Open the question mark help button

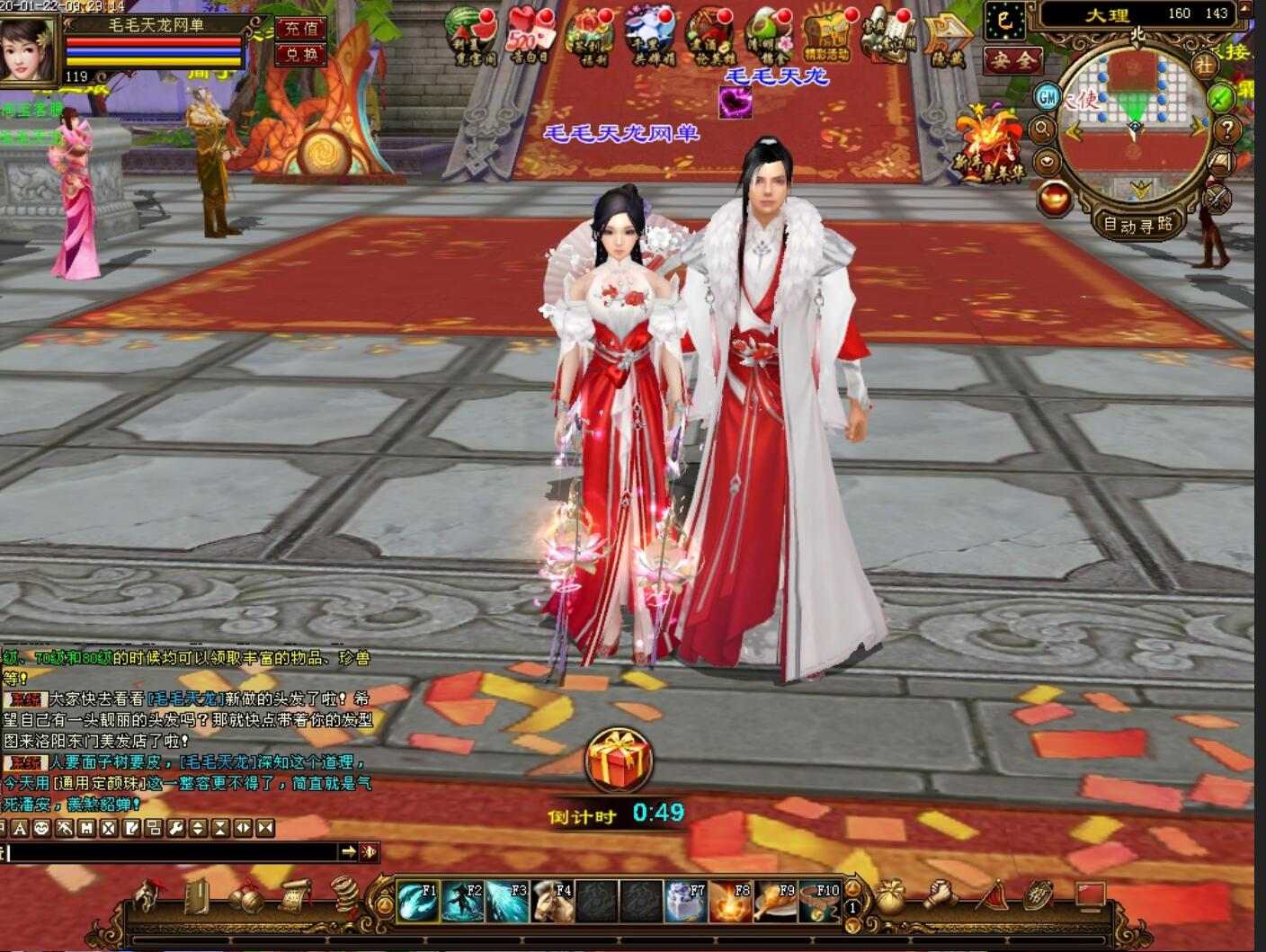(1227, 130)
